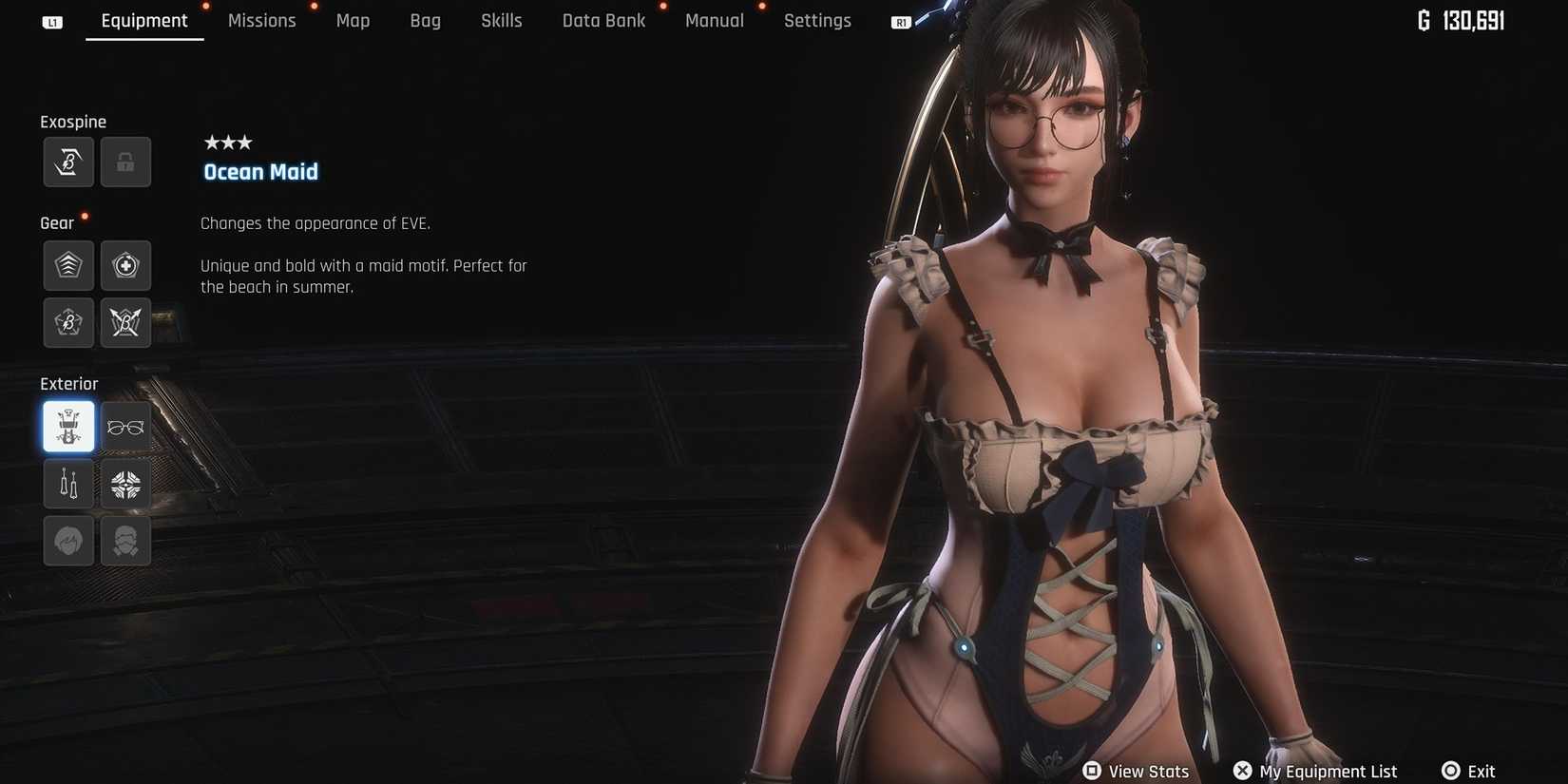The image size is (1568, 784).
Task: Click Exit at bottom right
Action: [x=1468, y=771]
